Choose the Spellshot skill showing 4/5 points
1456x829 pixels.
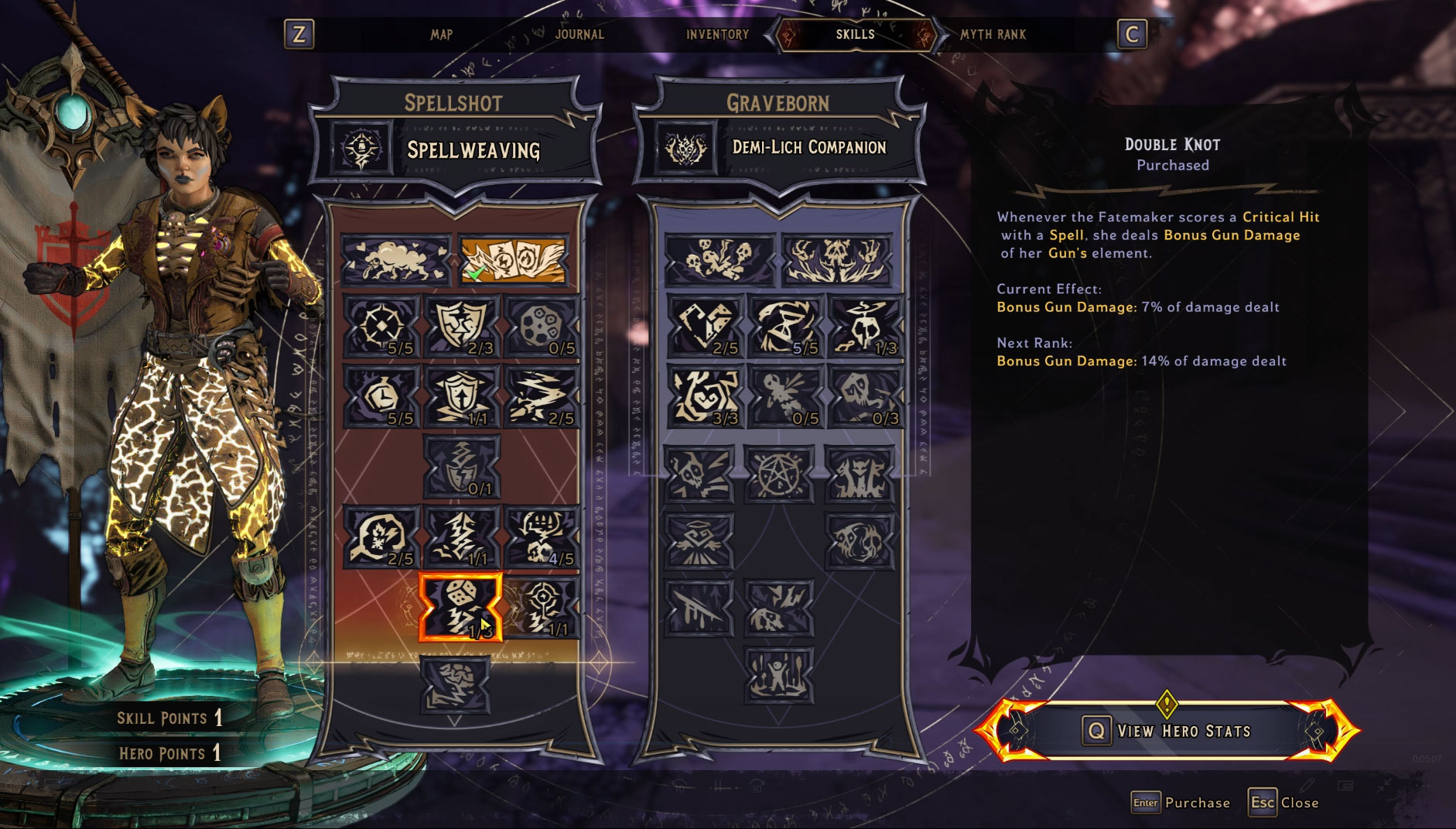(x=542, y=536)
